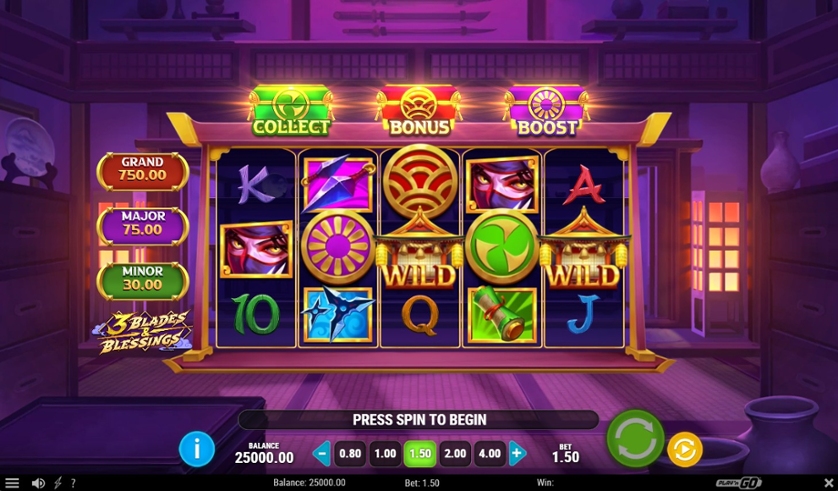Increase the bet with the plus arrow
The width and height of the screenshot is (838, 491).
[517, 453]
